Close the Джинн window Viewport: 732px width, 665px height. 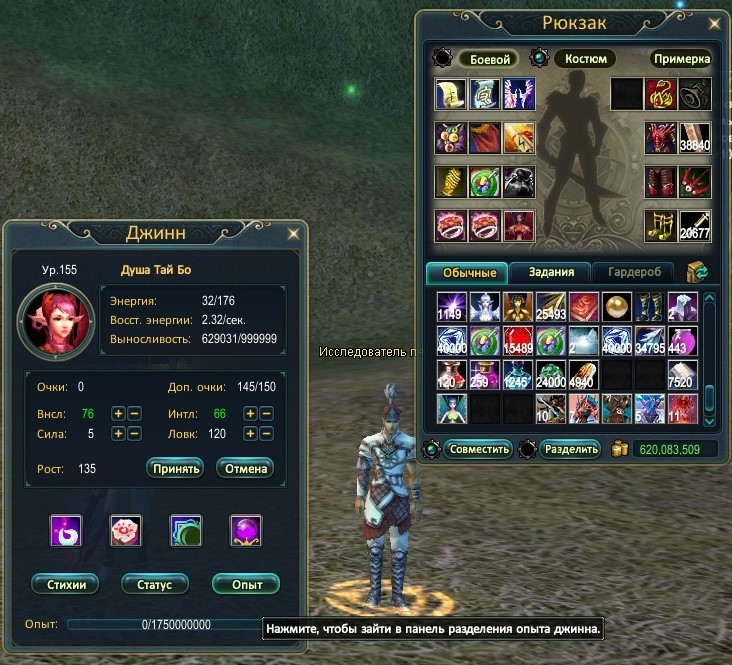pyautogui.click(x=293, y=233)
